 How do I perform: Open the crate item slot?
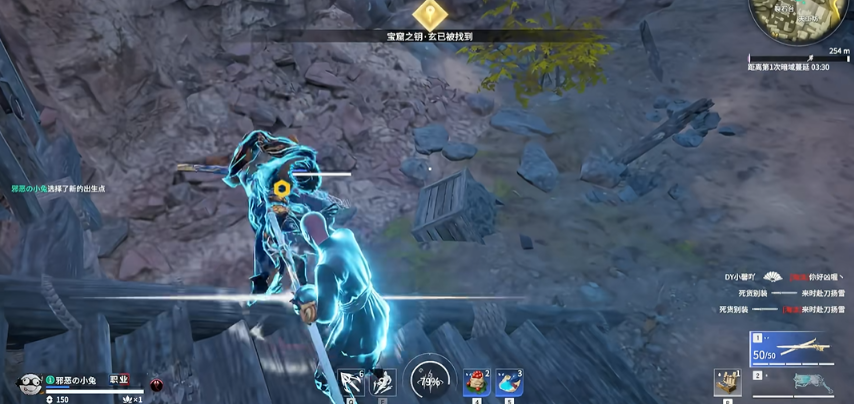click(x=727, y=383)
